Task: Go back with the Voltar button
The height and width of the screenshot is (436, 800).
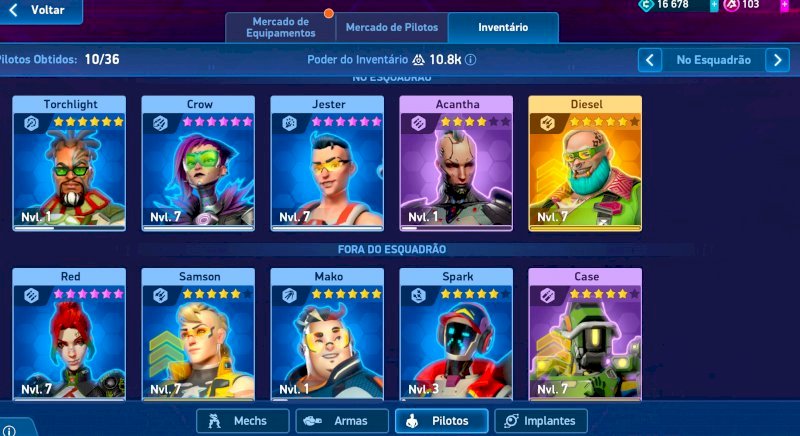Action: (38, 10)
